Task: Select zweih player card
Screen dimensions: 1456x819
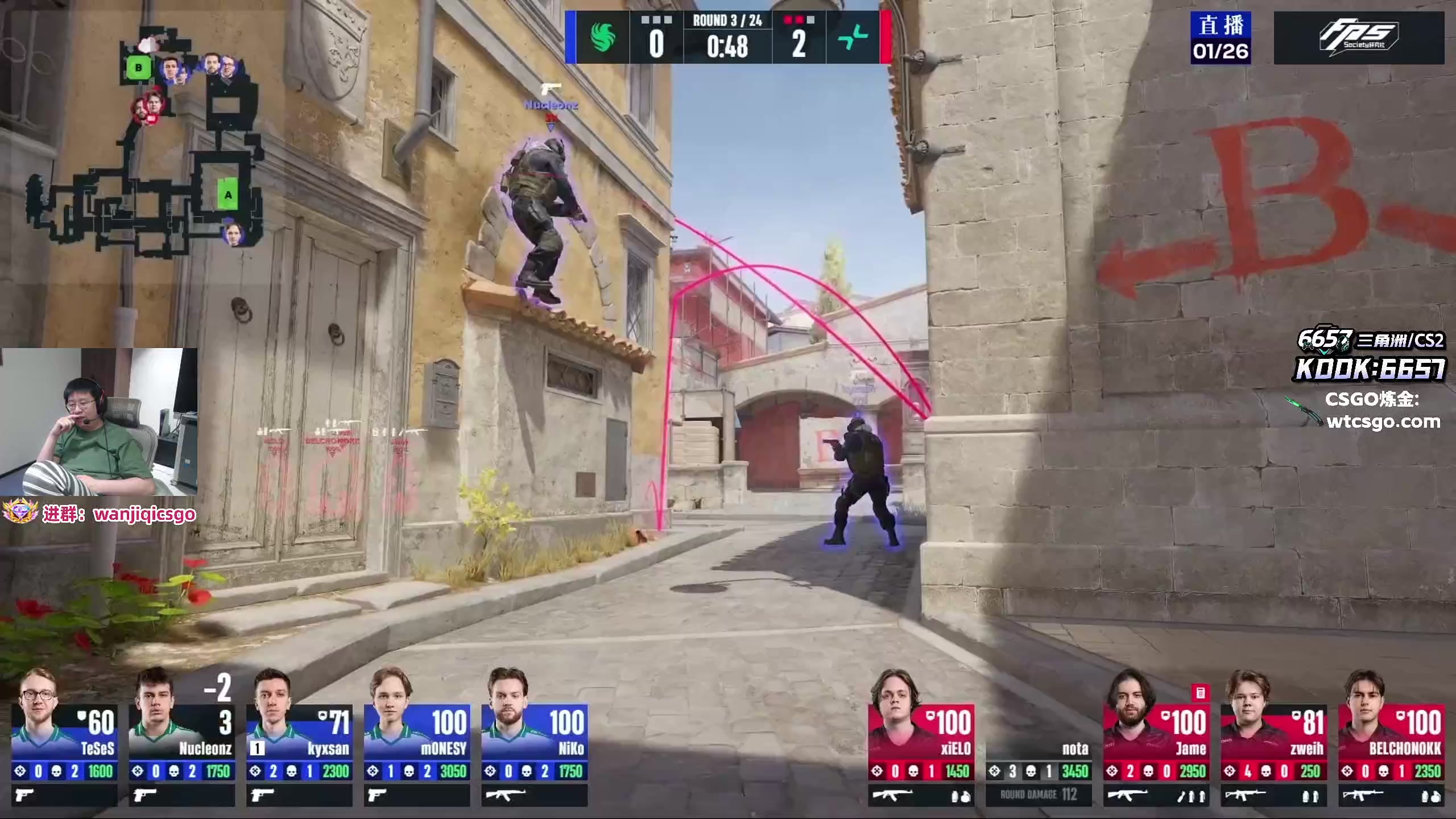Action: pos(1273,739)
